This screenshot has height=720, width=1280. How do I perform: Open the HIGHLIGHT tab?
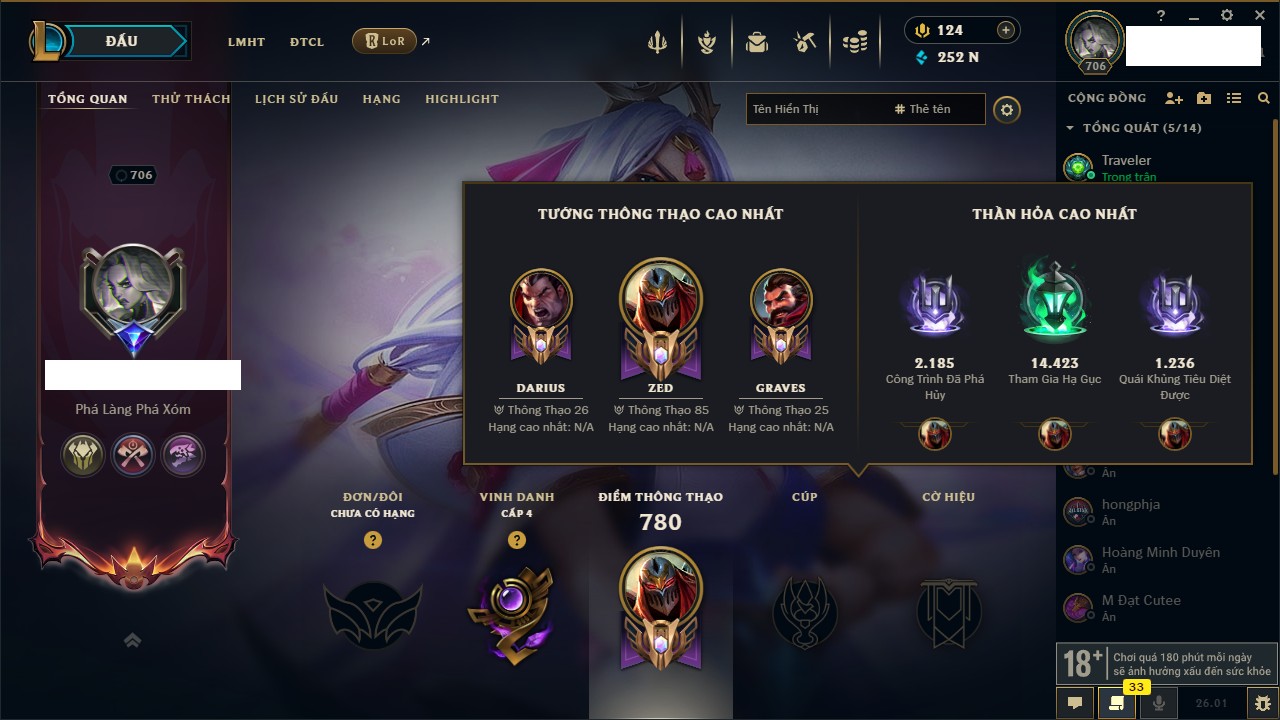[x=461, y=99]
